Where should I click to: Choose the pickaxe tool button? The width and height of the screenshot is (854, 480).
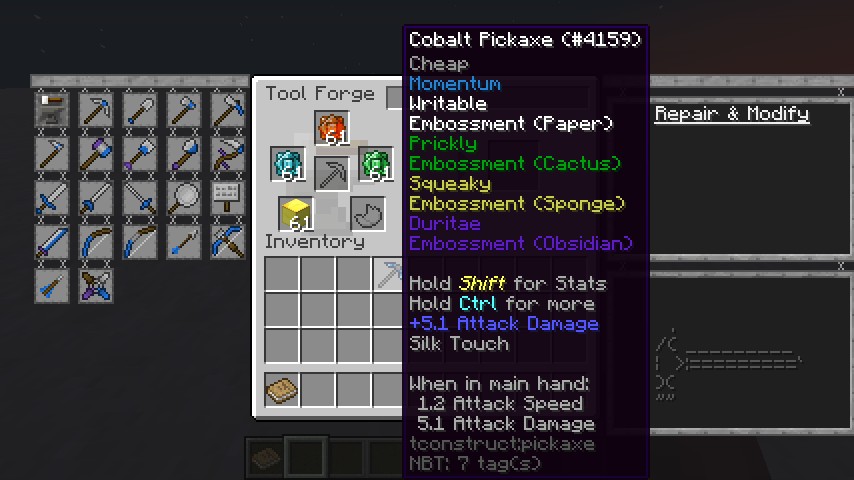pos(96,108)
